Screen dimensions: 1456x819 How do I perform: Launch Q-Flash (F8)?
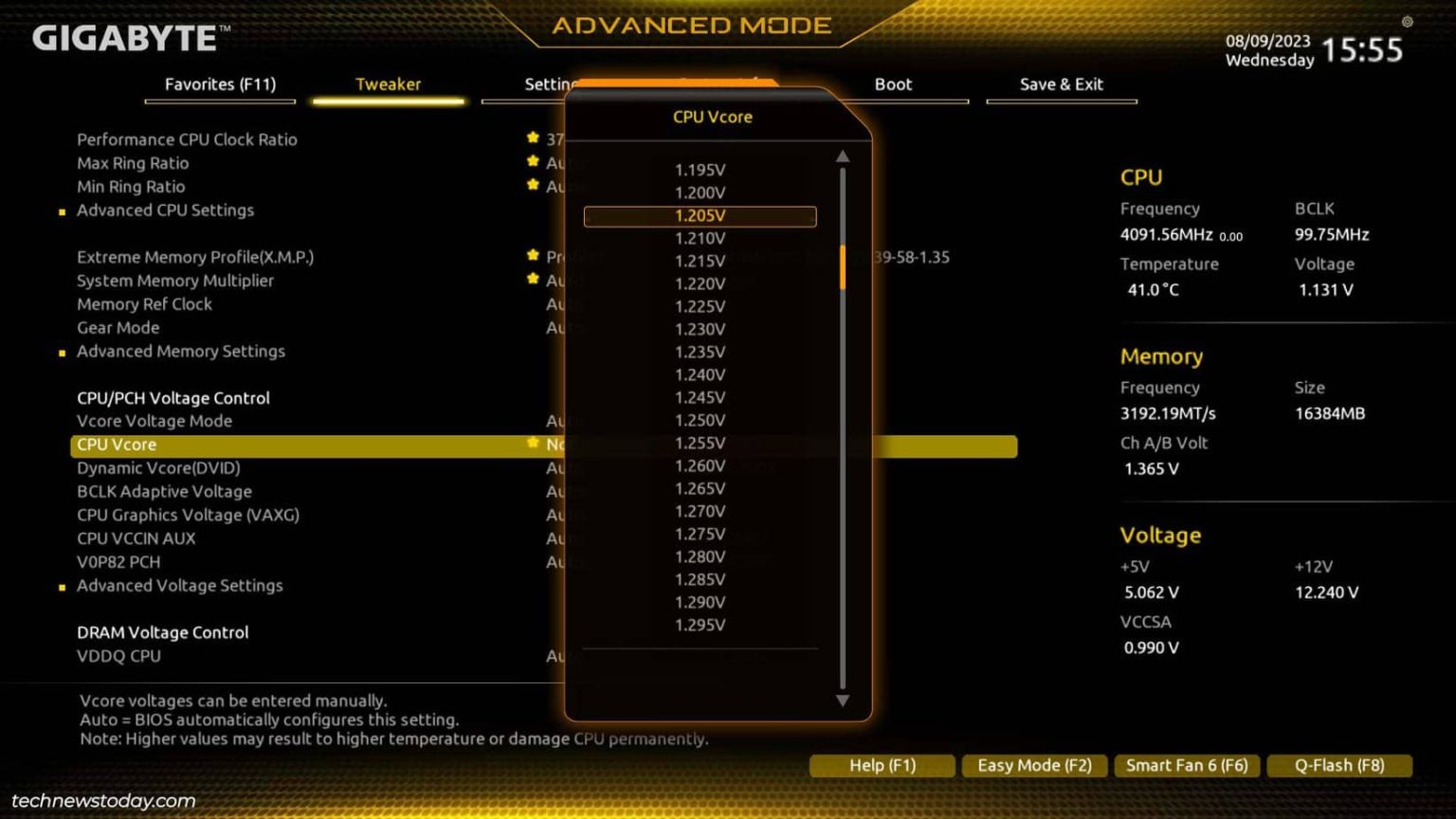tap(1338, 765)
